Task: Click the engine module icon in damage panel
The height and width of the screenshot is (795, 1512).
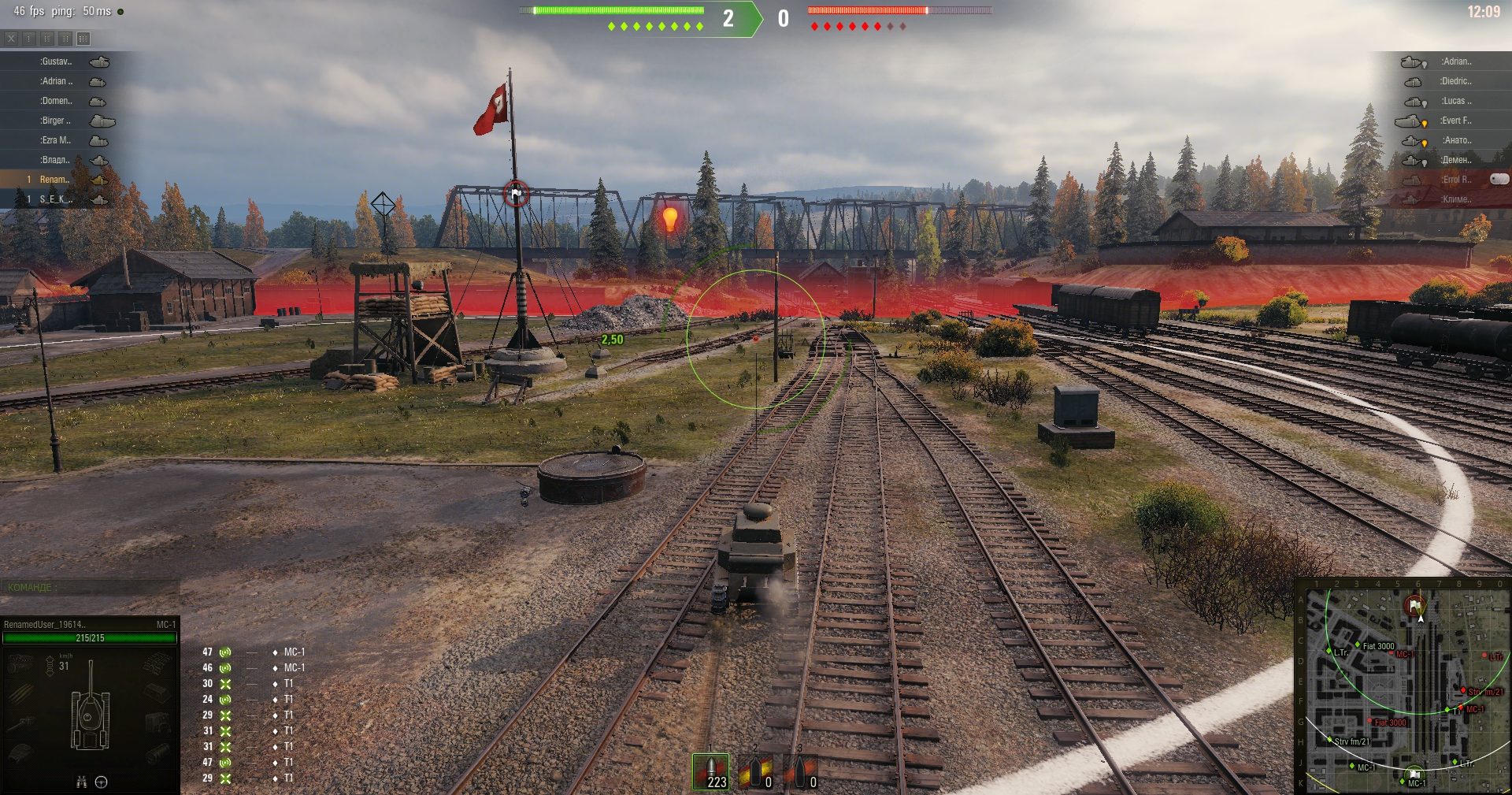Action: [x=20, y=664]
